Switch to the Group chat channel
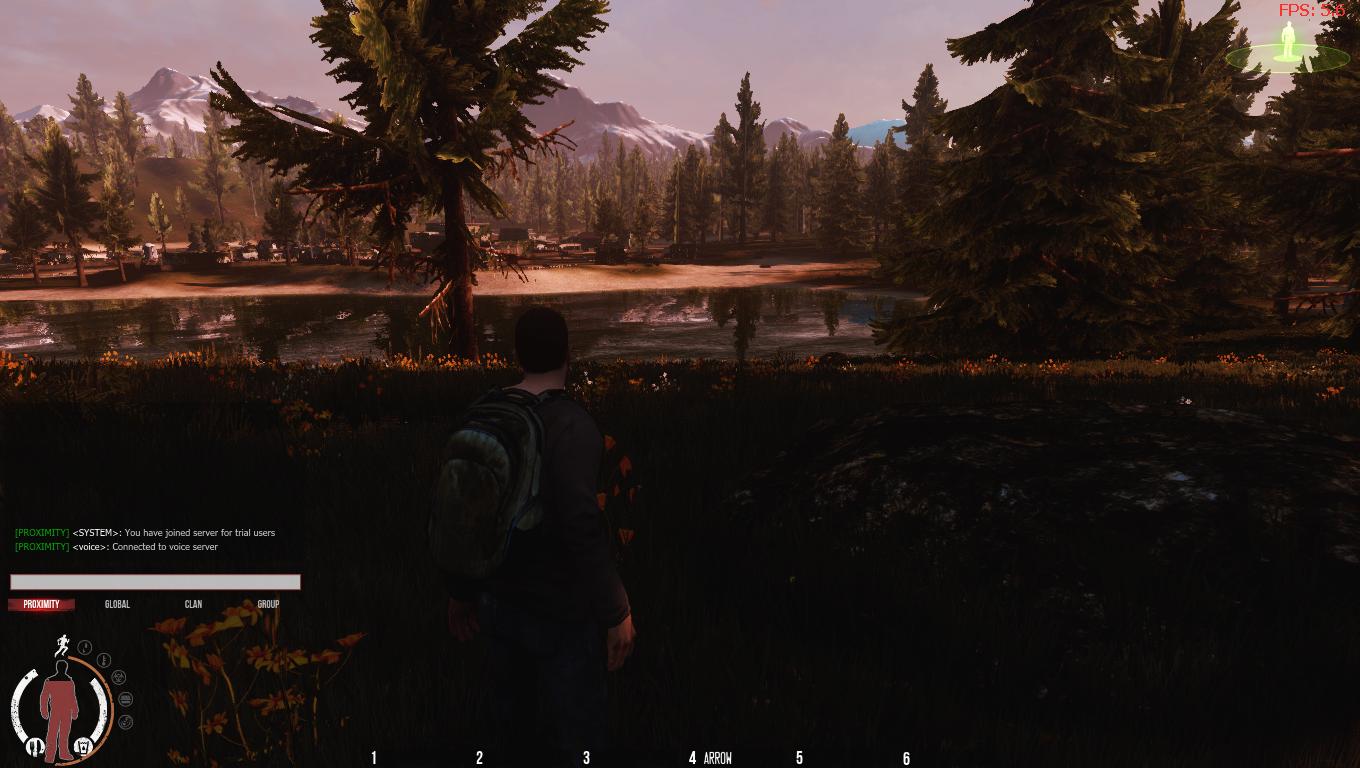The image size is (1360, 768). (268, 604)
